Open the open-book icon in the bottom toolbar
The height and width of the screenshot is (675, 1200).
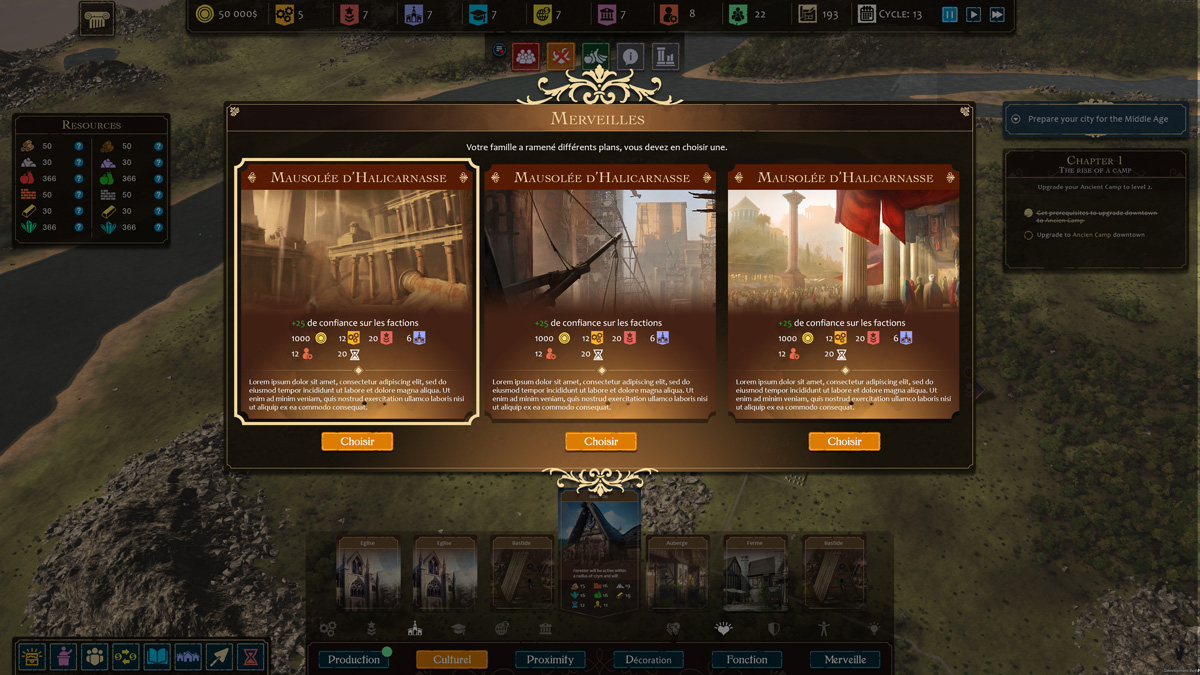157,657
